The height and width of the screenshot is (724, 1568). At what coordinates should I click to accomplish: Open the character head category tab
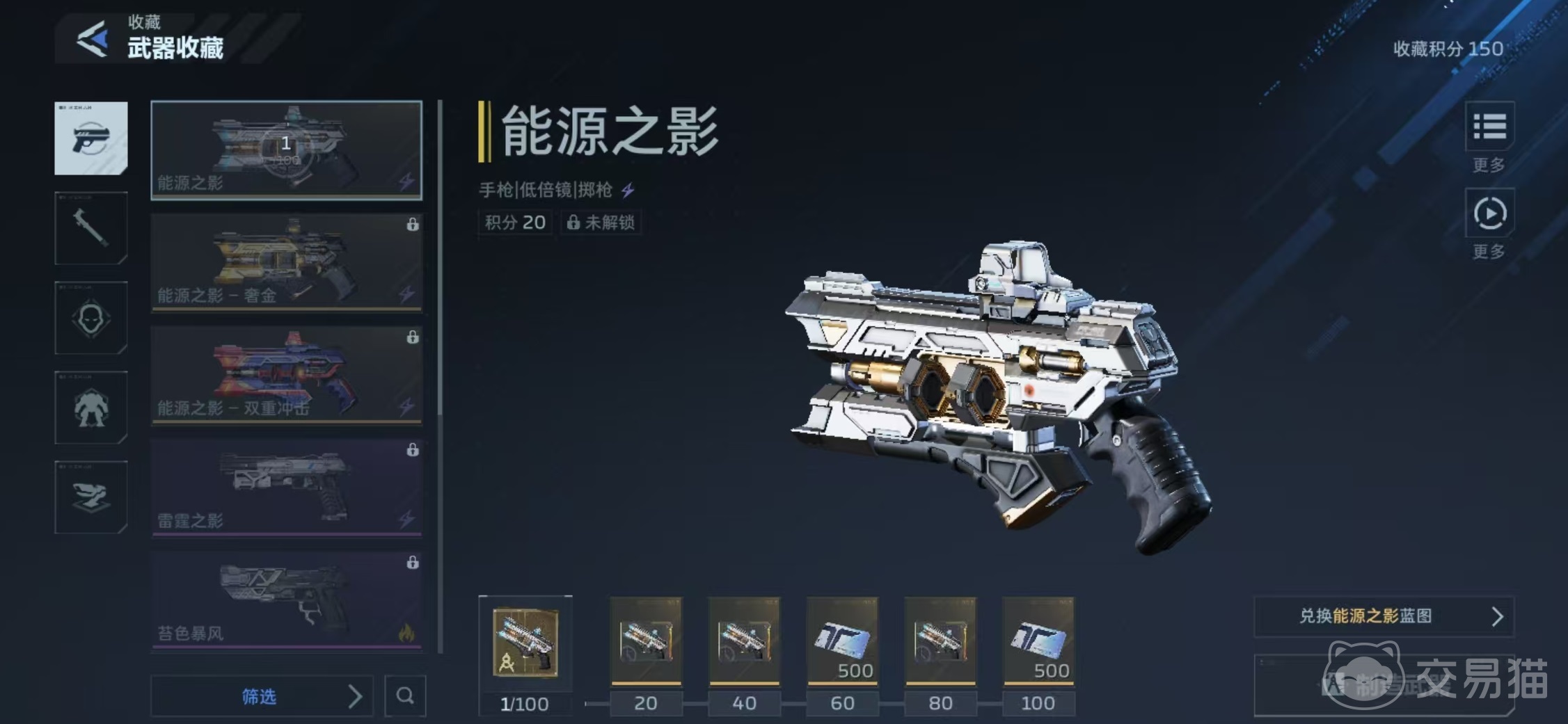click(x=91, y=318)
